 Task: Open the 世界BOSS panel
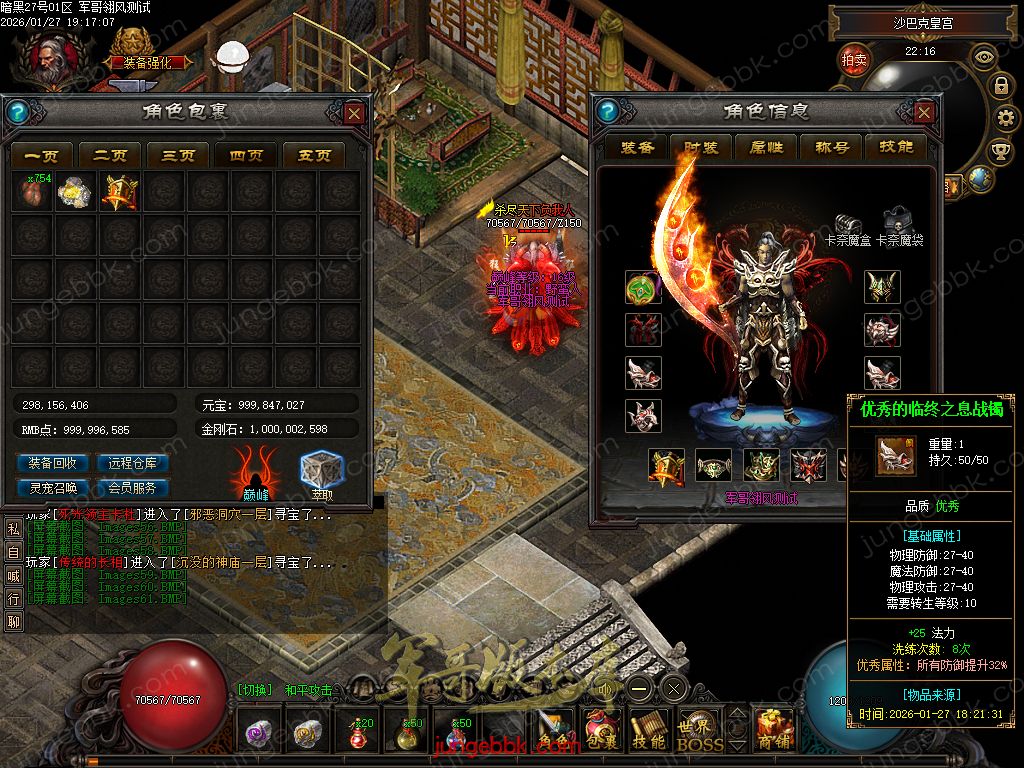click(x=698, y=731)
